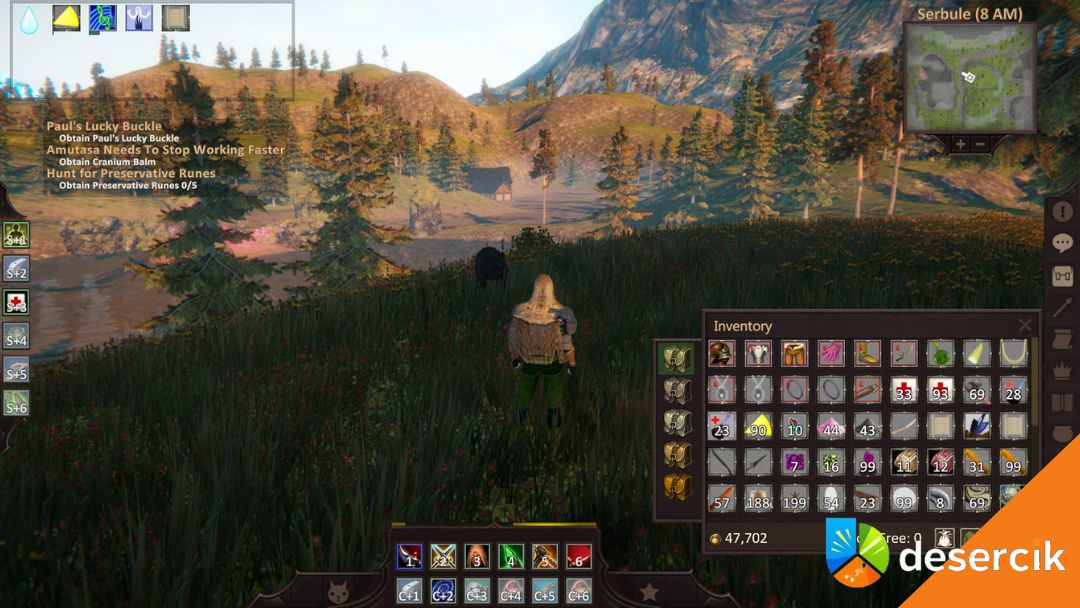The width and height of the screenshot is (1080, 608).
Task: Open the Paul's Lucky Buckle quest entry
Action: pyautogui.click(x=104, y=126)
